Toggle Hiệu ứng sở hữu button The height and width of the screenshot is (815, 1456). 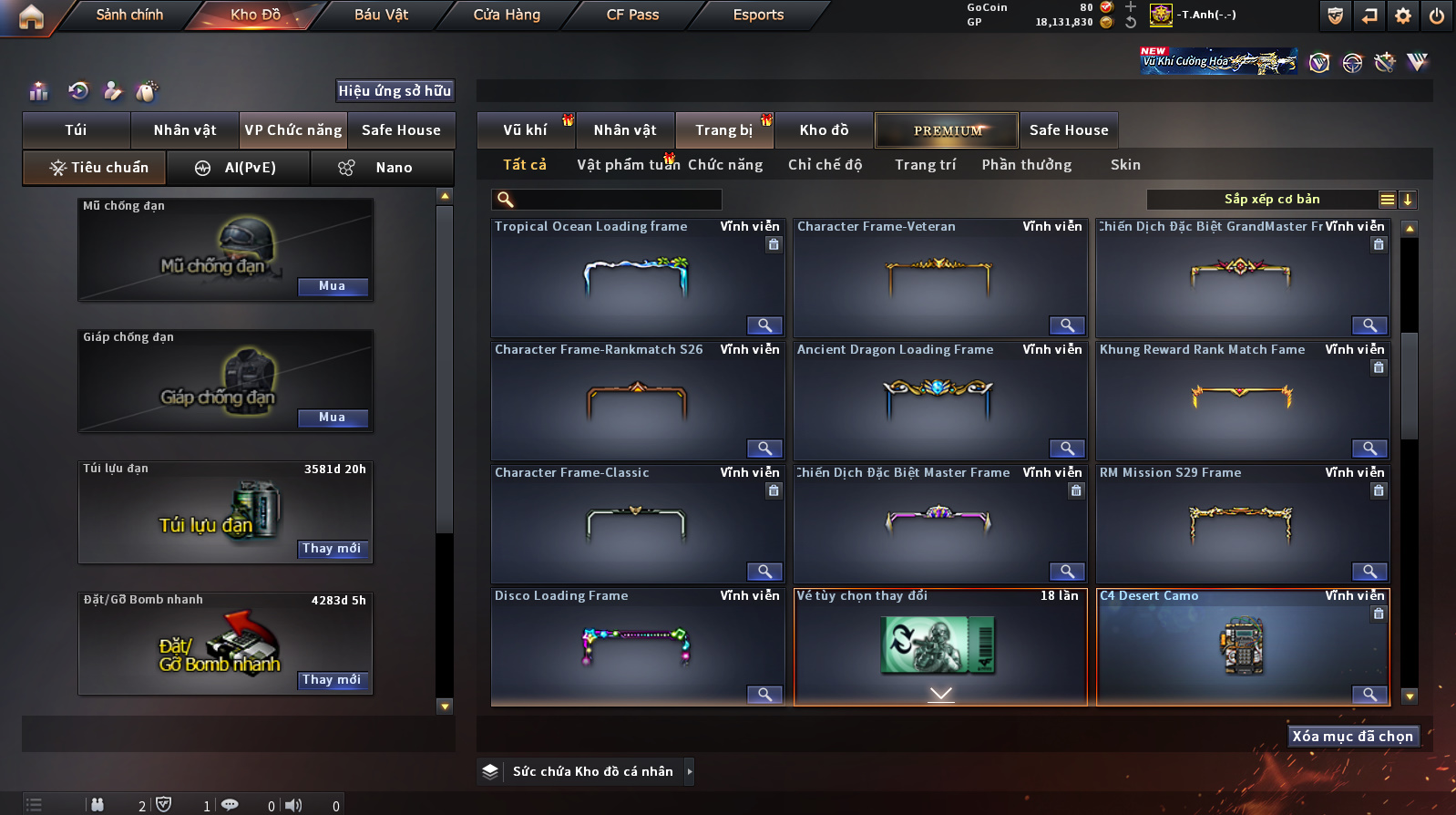395,91
